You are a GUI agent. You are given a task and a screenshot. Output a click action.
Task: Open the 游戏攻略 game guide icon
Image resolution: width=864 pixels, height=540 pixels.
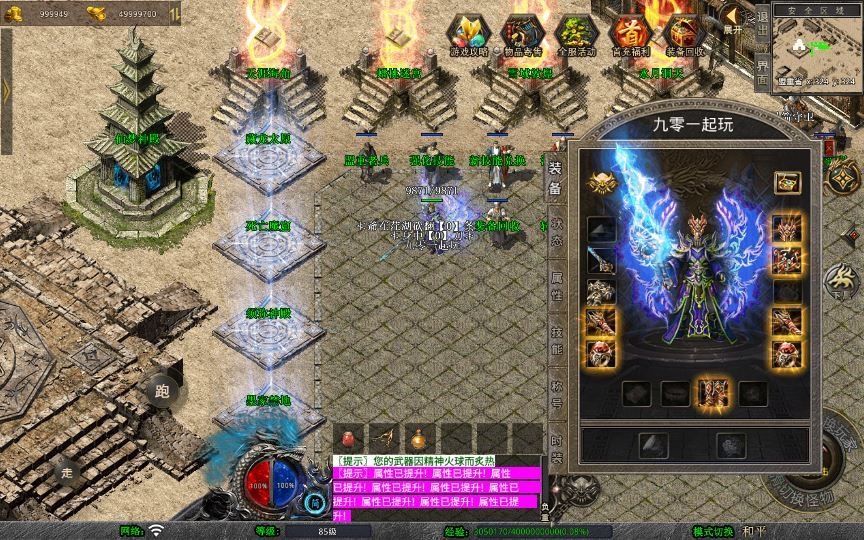point(467,34)
